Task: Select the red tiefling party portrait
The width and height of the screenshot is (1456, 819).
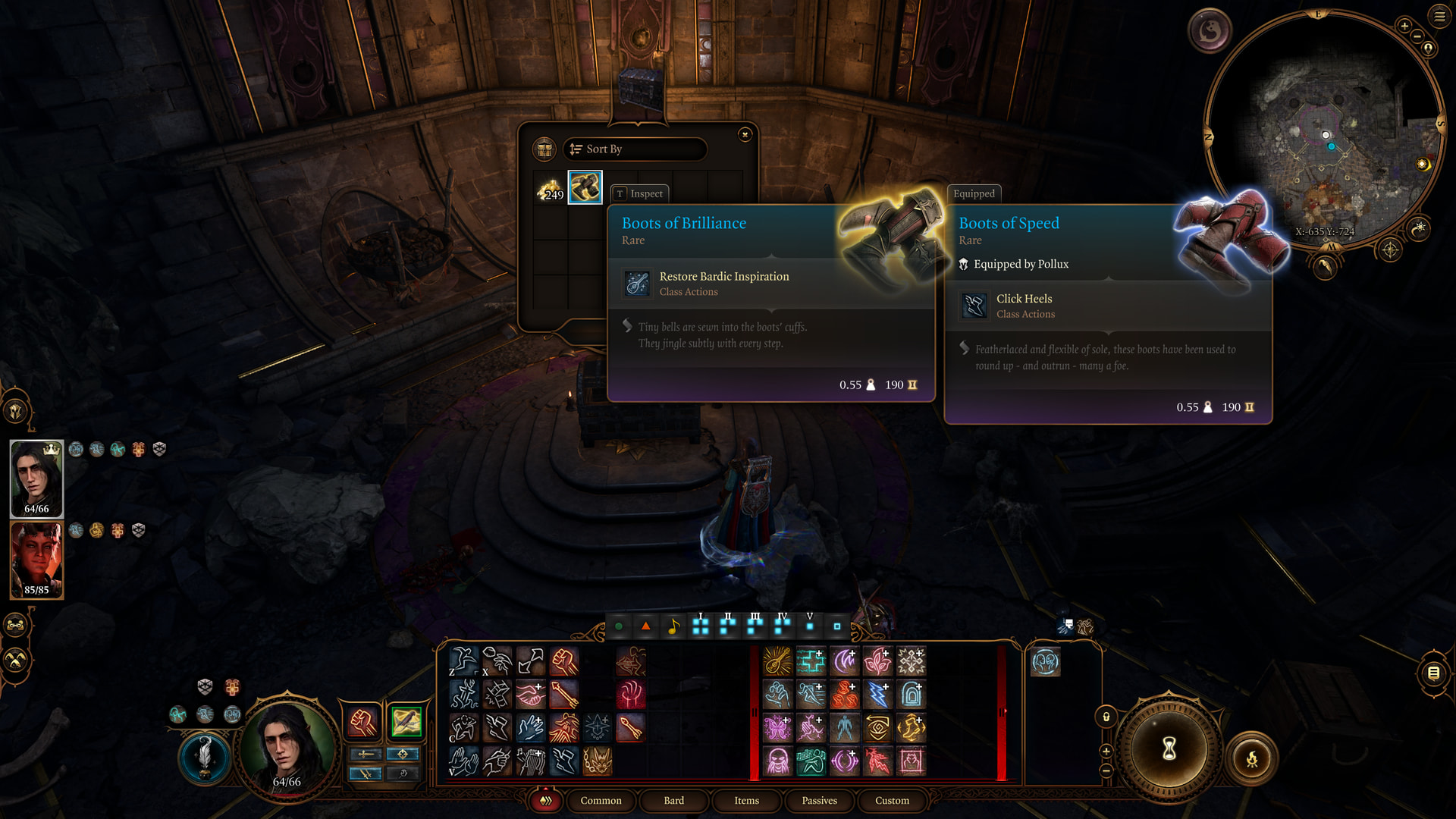Action: click(36, 560)
